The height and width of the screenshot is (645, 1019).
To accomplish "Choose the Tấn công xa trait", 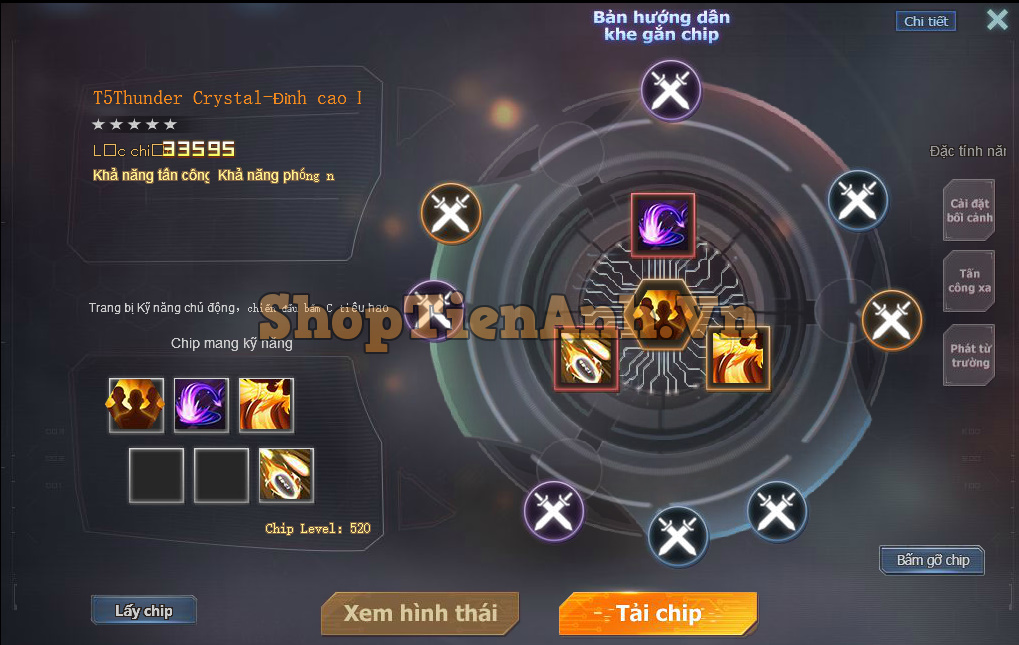I will tap(969, 281).
